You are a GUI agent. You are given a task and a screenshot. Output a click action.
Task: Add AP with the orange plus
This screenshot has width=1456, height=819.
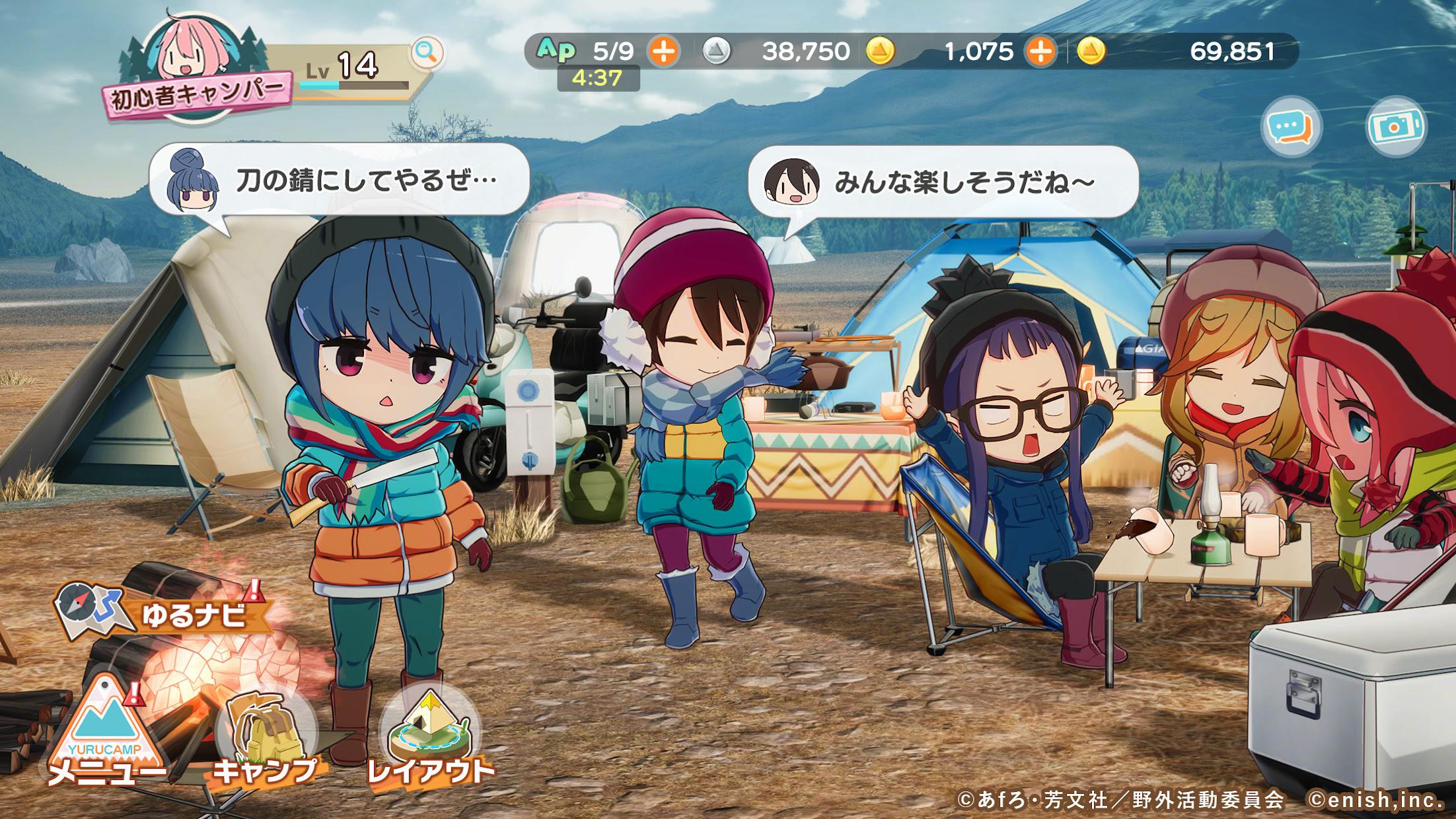pyautogui.click(x=663, y=51)
